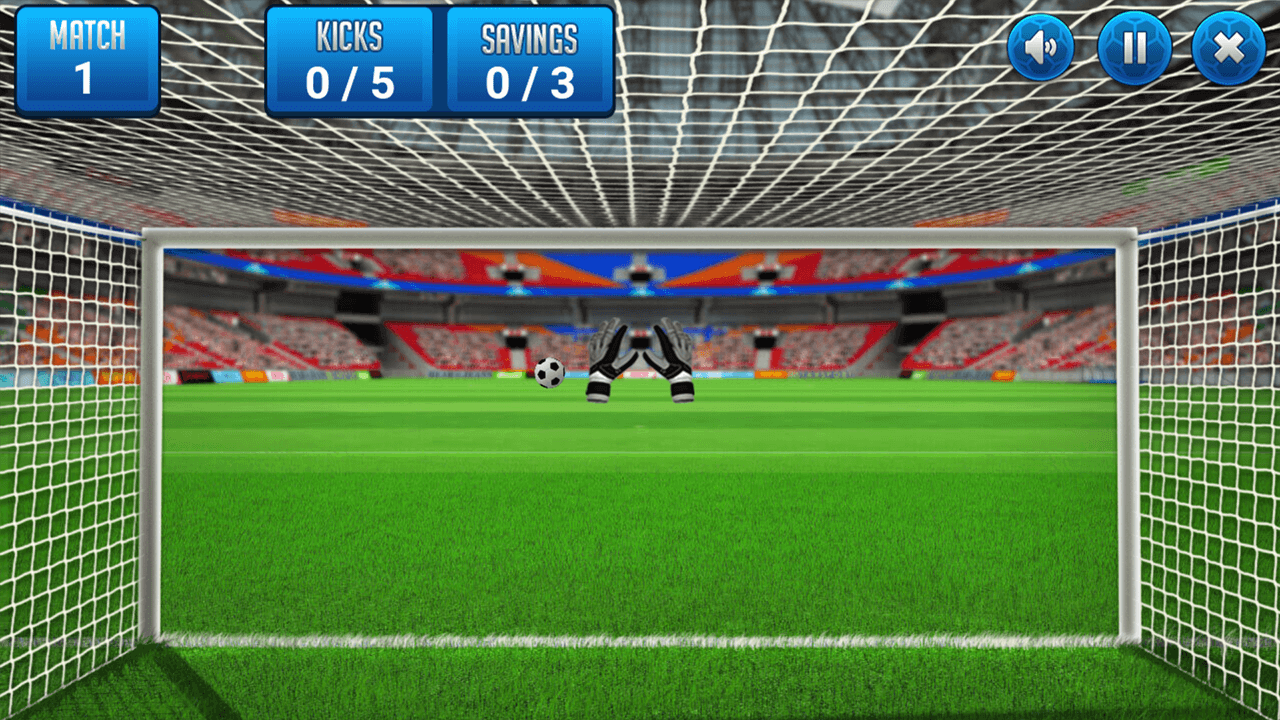Click the soccer ball in mid-air
The width and height of the screenshot is (1280, 720).
[x=549, y=374]
